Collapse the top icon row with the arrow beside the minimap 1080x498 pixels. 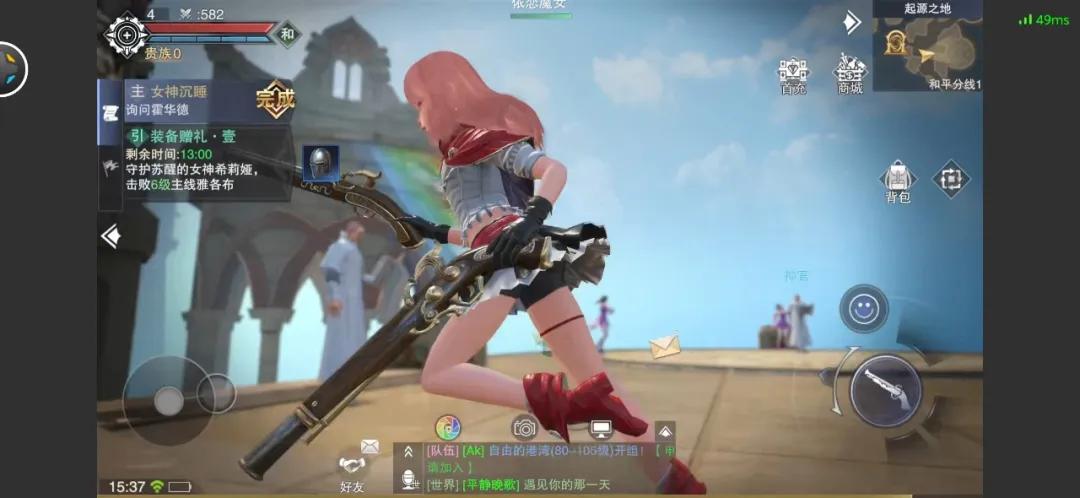coord(851,21)
